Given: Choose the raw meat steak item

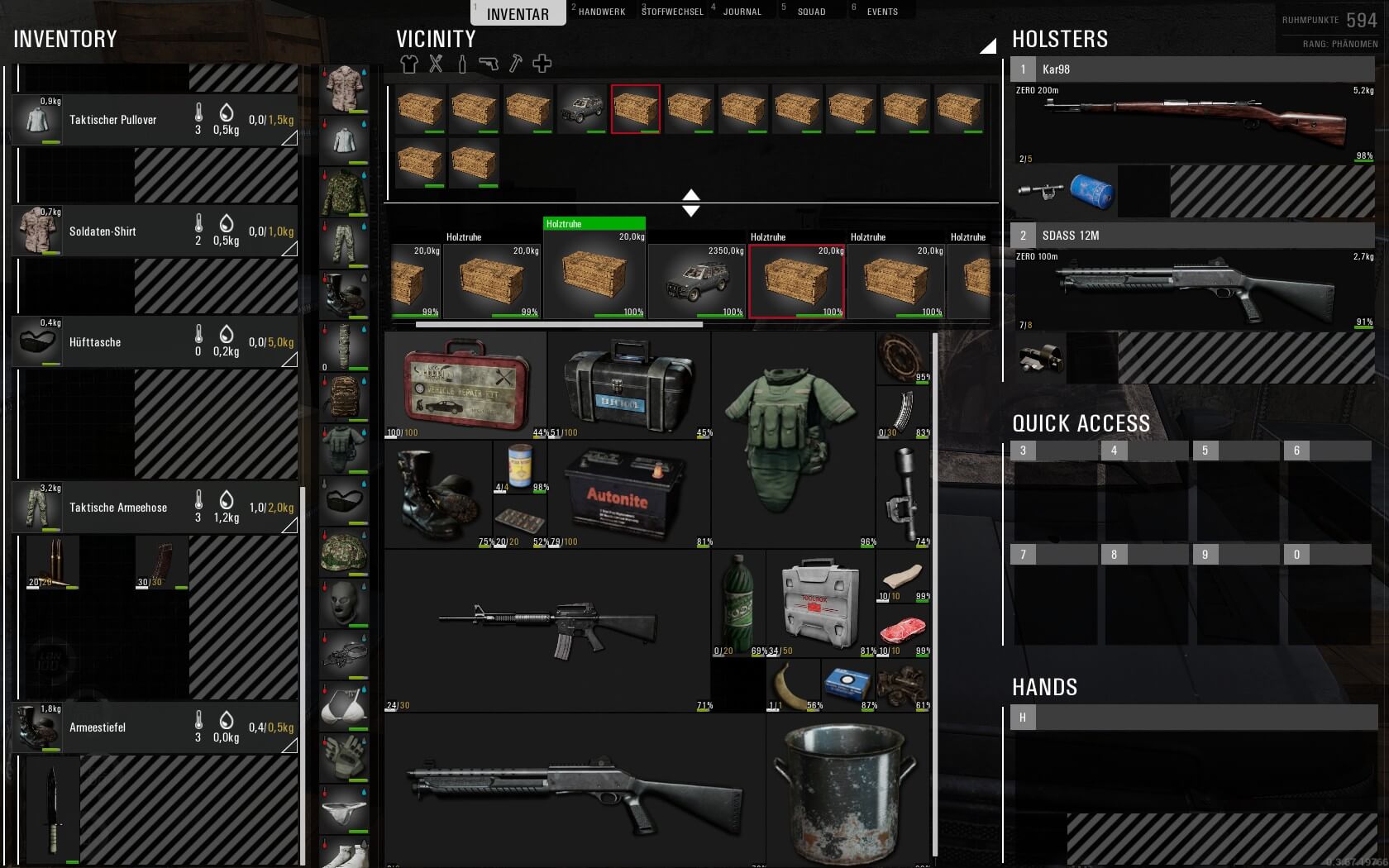Looking at the screenshot, I should [902, 630].
